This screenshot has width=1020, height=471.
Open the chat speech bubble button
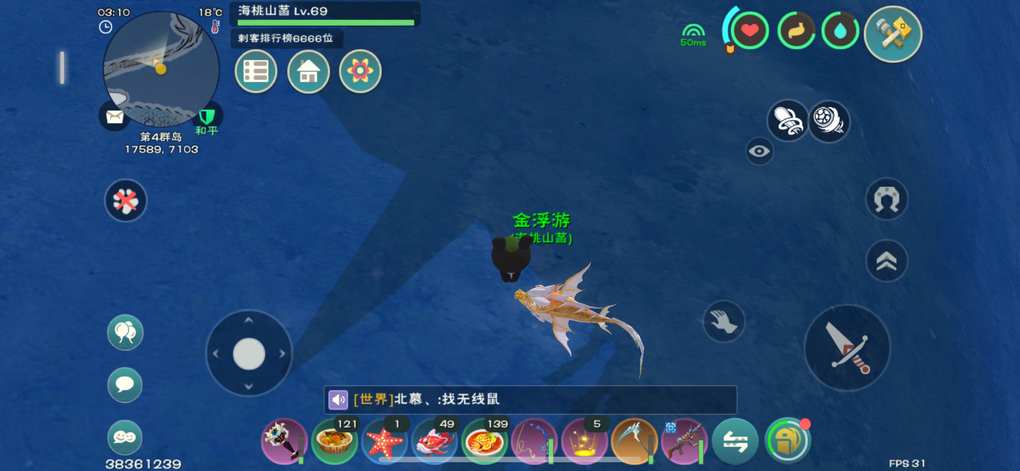[x=125, y=384]
